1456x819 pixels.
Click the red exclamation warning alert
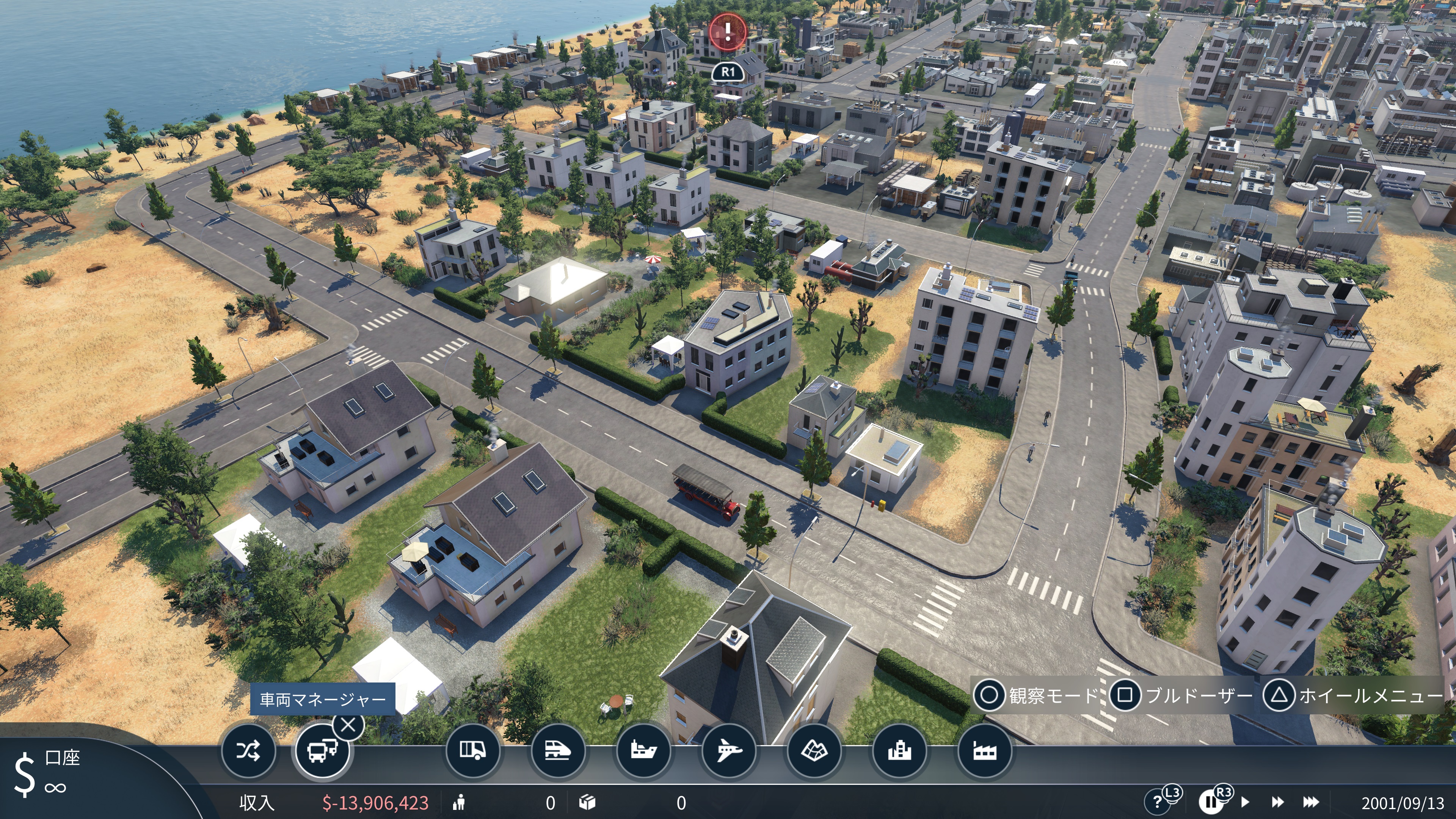pos(728,30)
